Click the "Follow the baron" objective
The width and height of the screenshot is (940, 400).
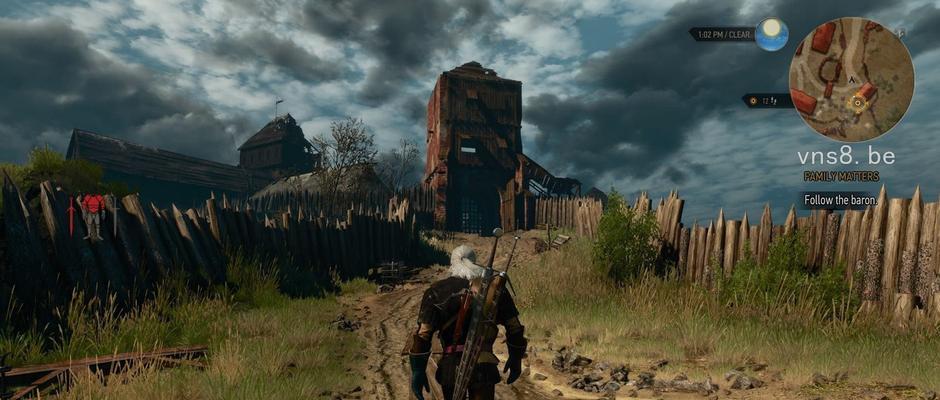point(840,200)
